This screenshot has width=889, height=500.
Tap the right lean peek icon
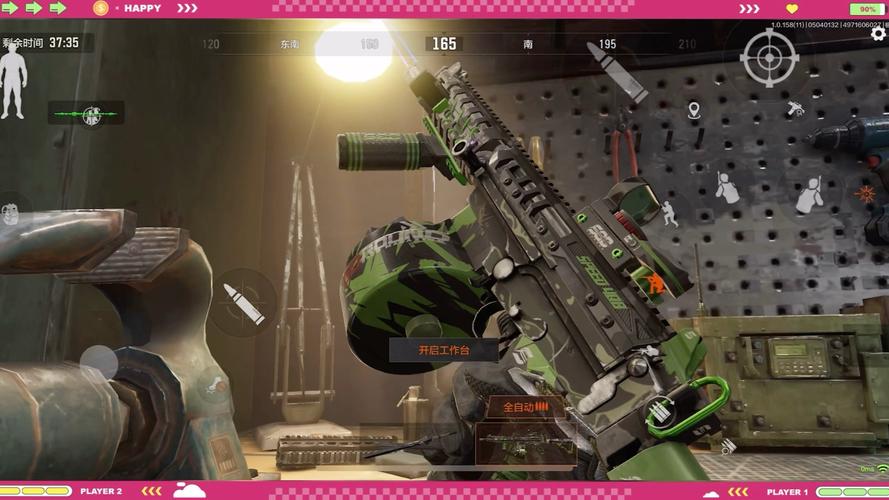coord(808,194)
